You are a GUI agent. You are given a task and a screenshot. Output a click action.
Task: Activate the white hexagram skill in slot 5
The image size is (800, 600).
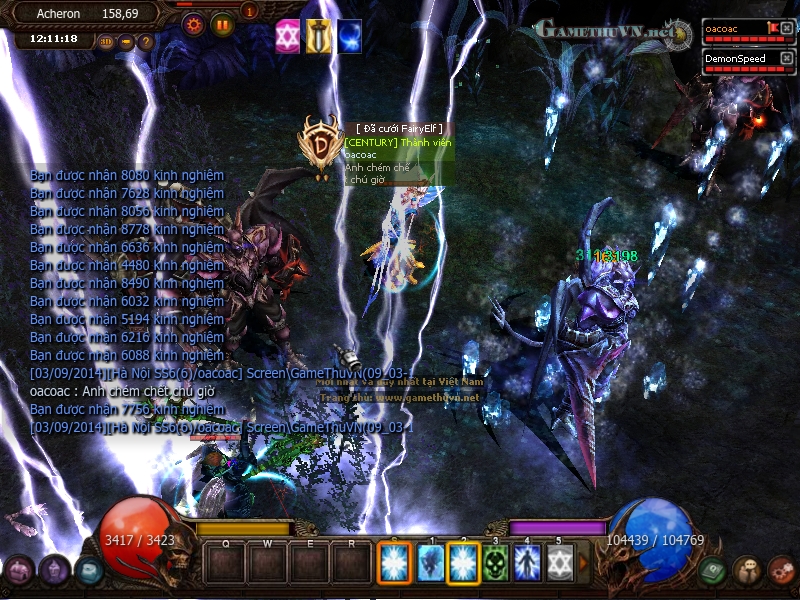click(560, 563)
